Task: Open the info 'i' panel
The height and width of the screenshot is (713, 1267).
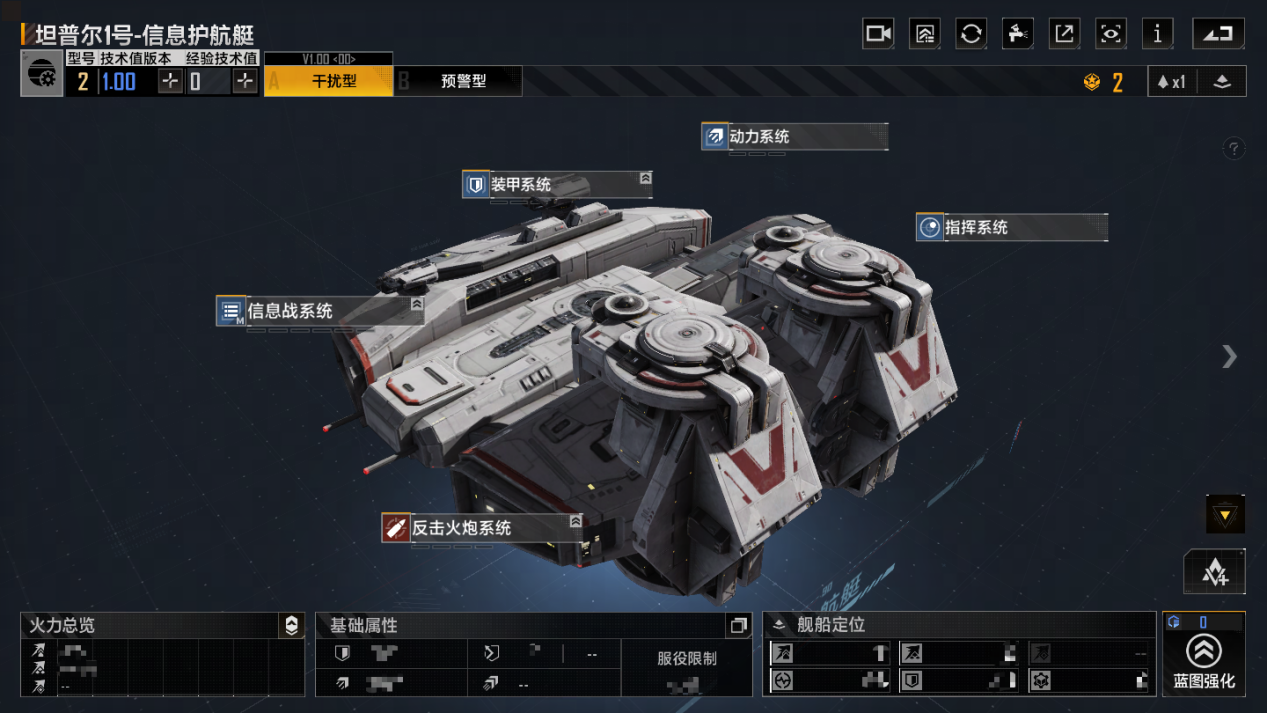Action: coord(1157,34)
